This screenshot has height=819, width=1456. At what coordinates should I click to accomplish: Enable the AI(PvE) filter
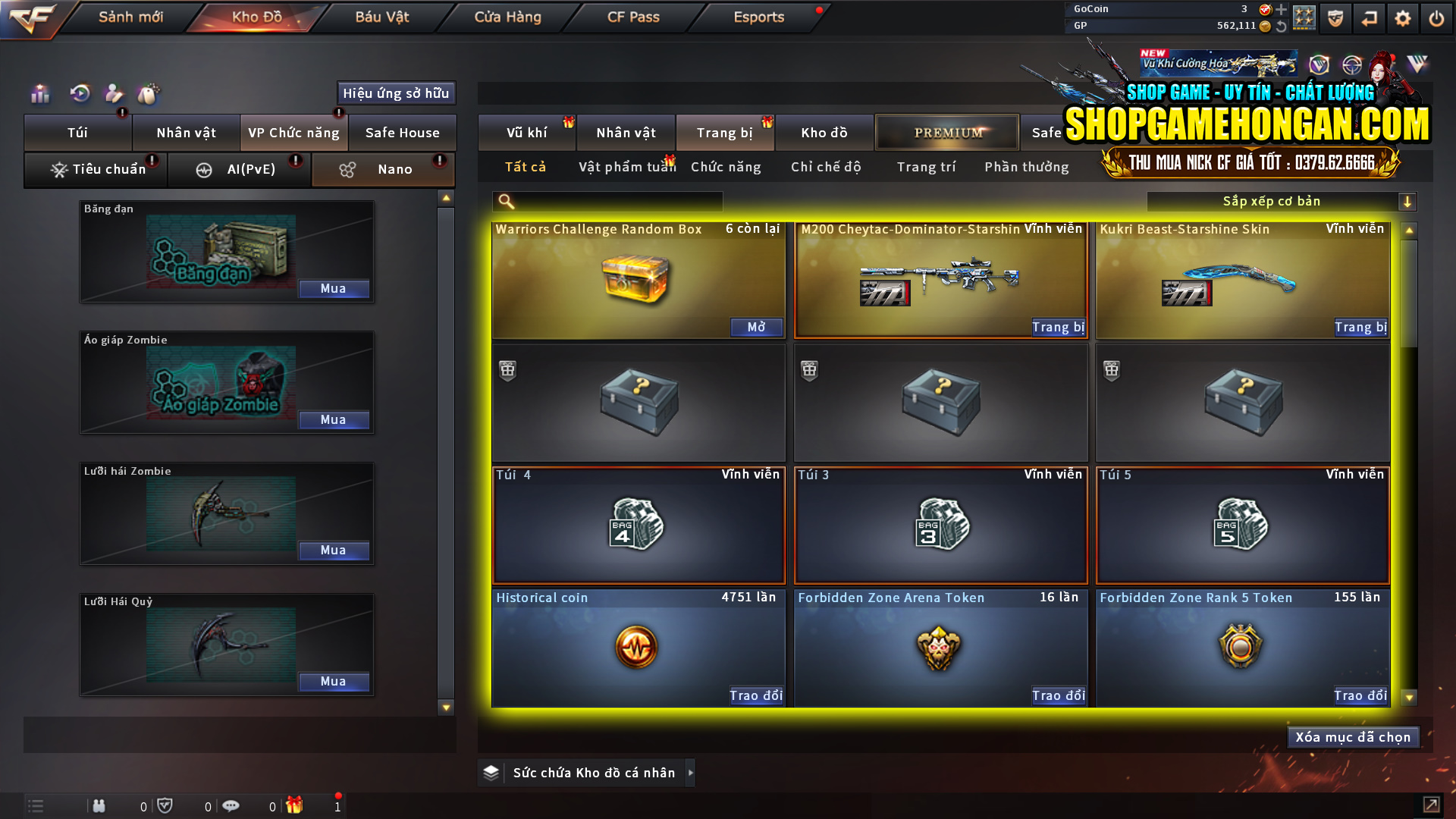pos(239,169)
